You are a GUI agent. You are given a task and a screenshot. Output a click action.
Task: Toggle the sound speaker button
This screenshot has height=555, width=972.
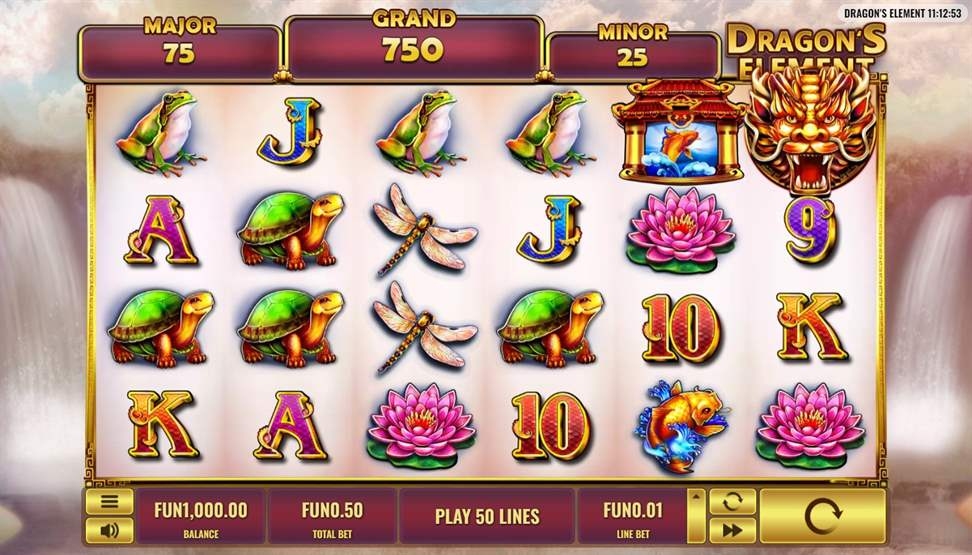[110, 530]
